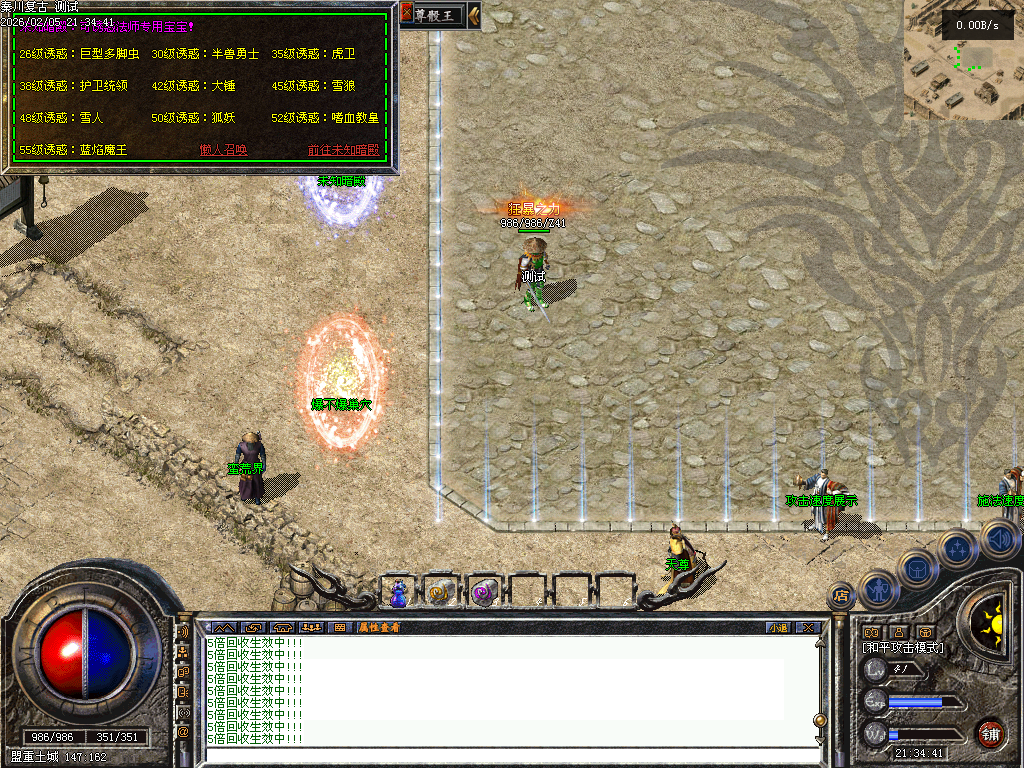Close the 尊般王 title panel
The height and width of the screenshot is (768, 1024).
[x=407, y=14]
